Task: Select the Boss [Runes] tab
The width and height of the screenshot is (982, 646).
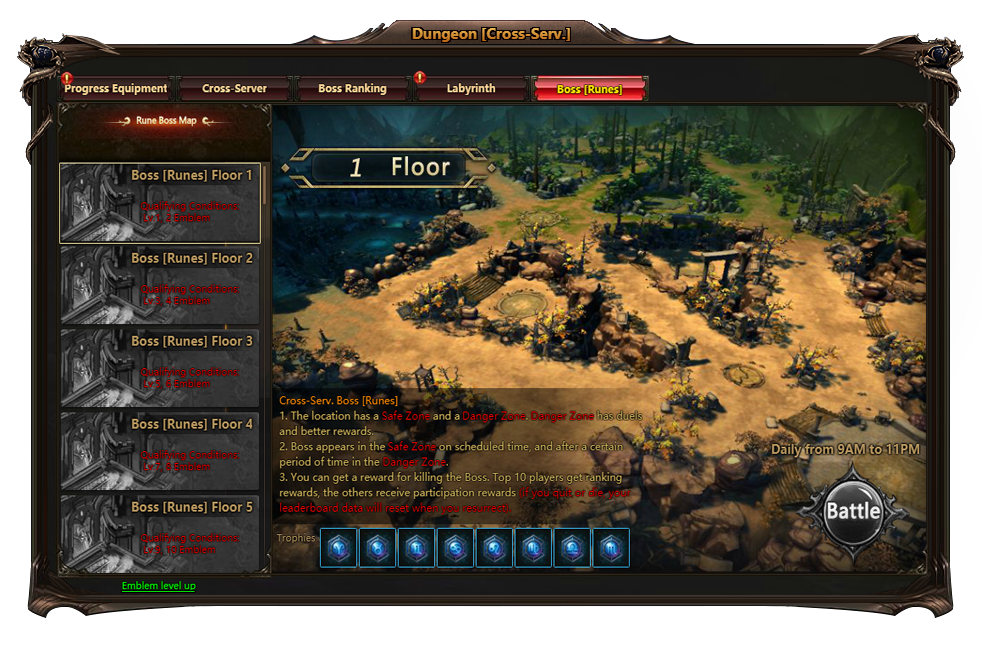Action: (x=590, y=89)
